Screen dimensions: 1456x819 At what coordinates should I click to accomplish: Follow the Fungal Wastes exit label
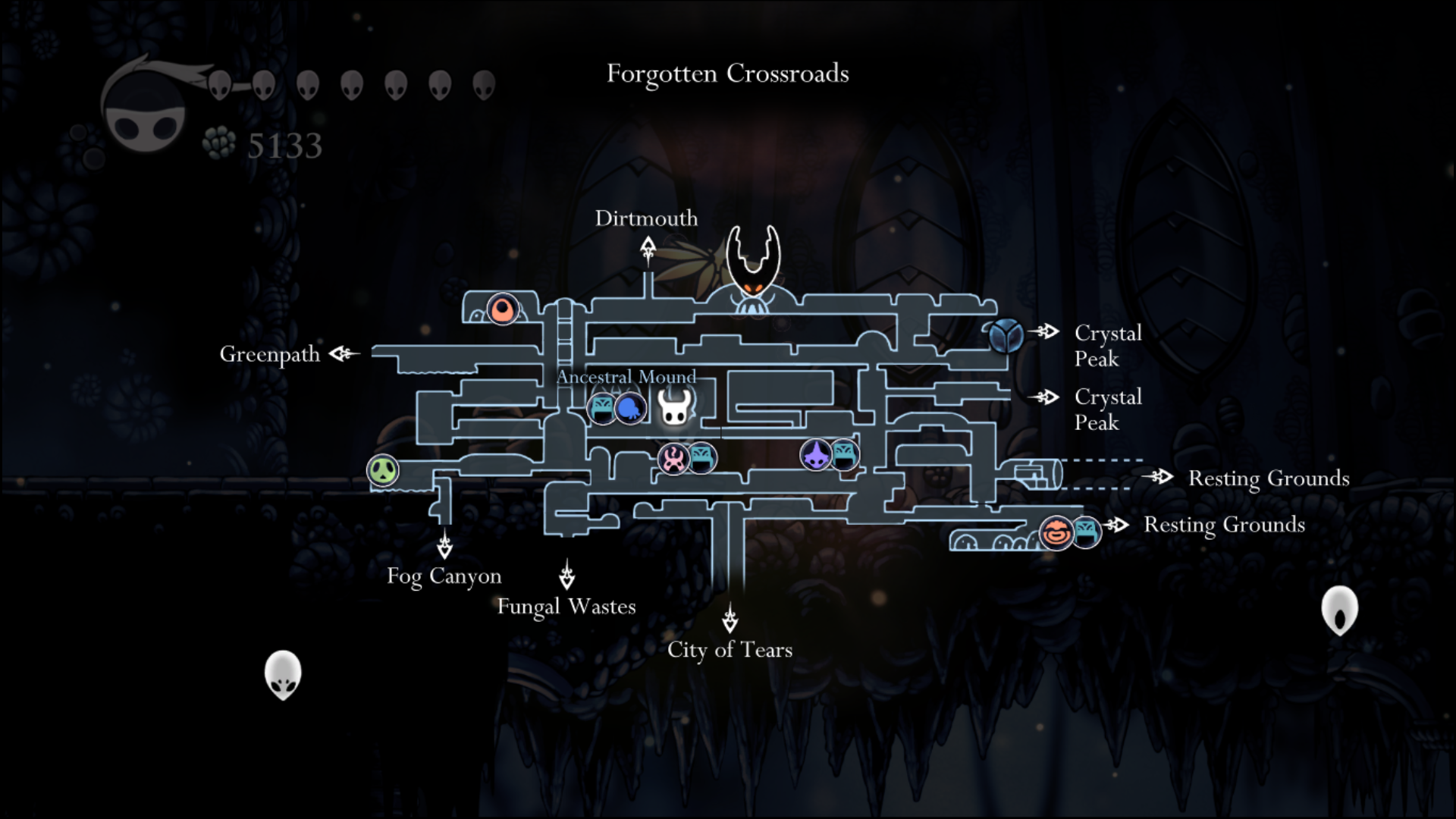point(566,607)
